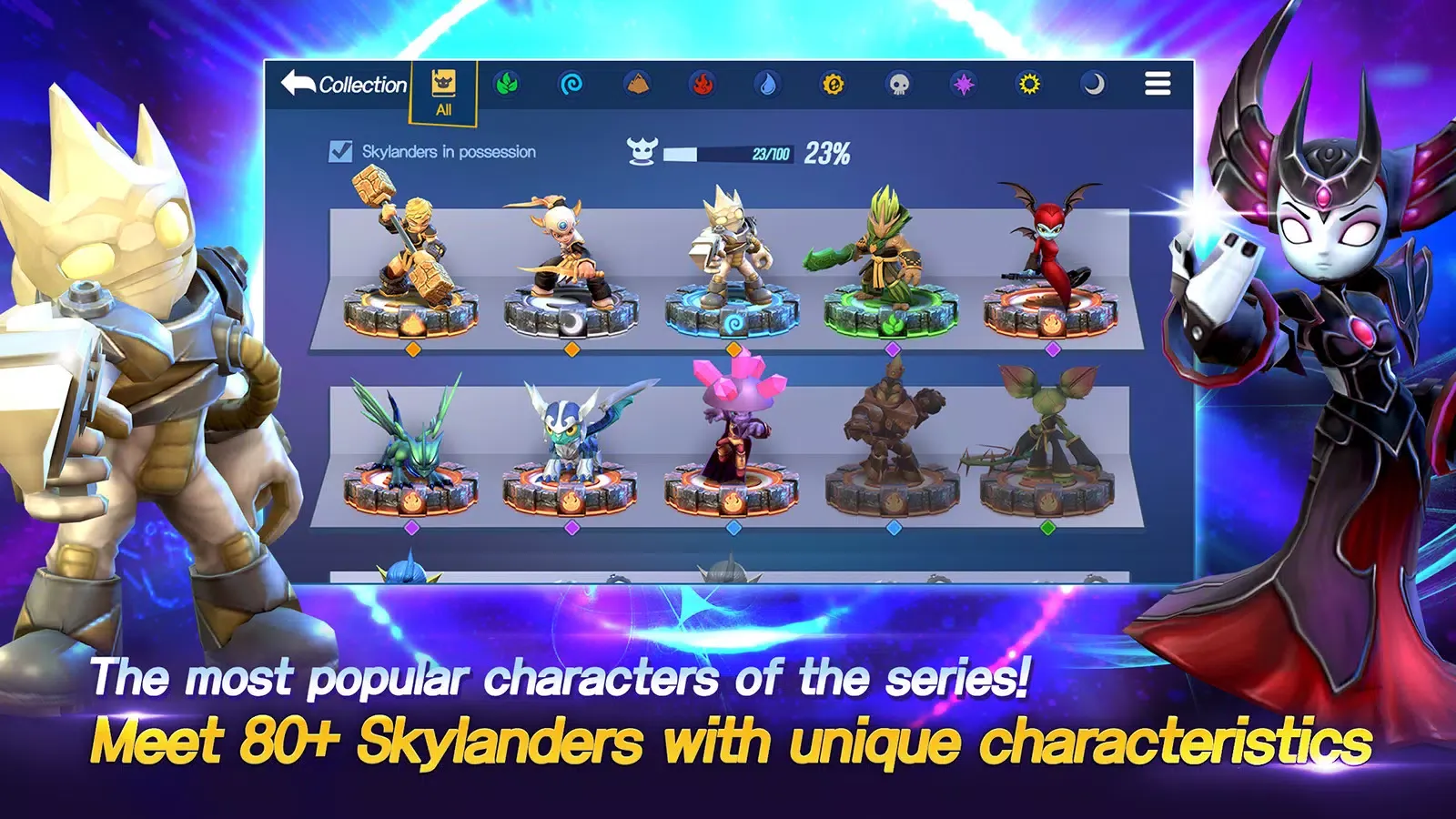Open the Water droplet element tab
The image size is (1456, 819).
[768, 85]
